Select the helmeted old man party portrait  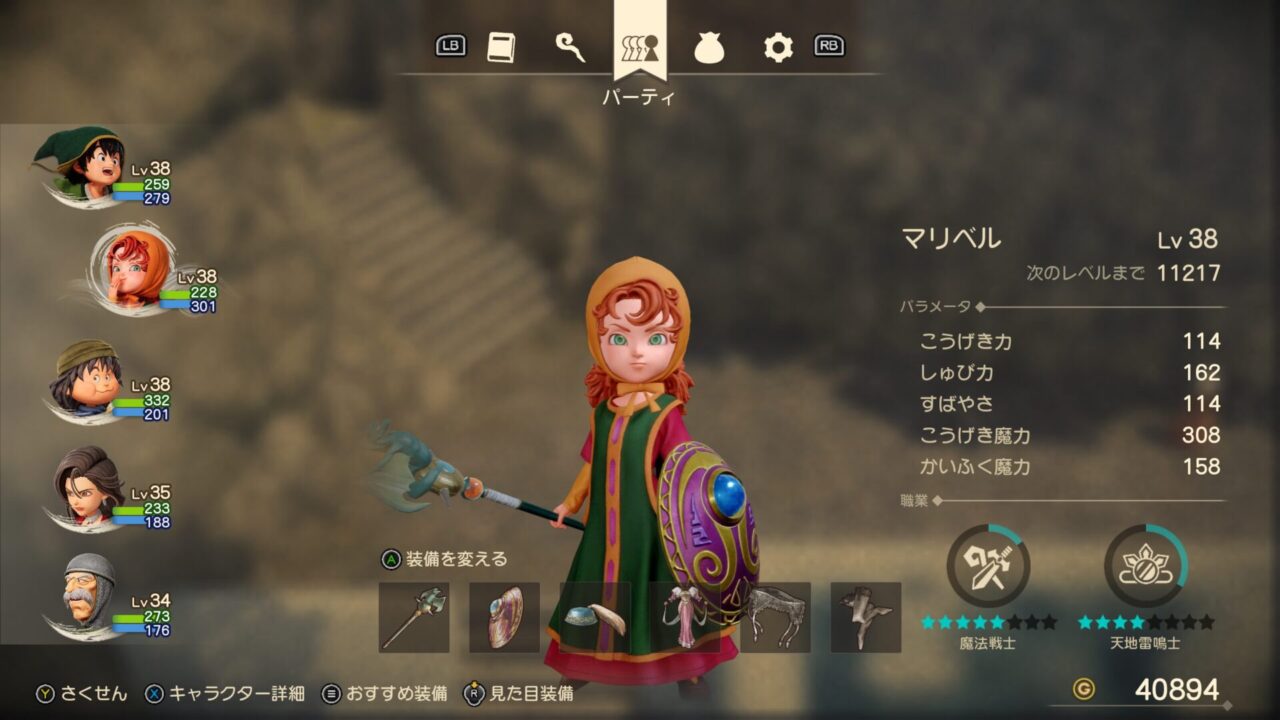click(88, 595)
